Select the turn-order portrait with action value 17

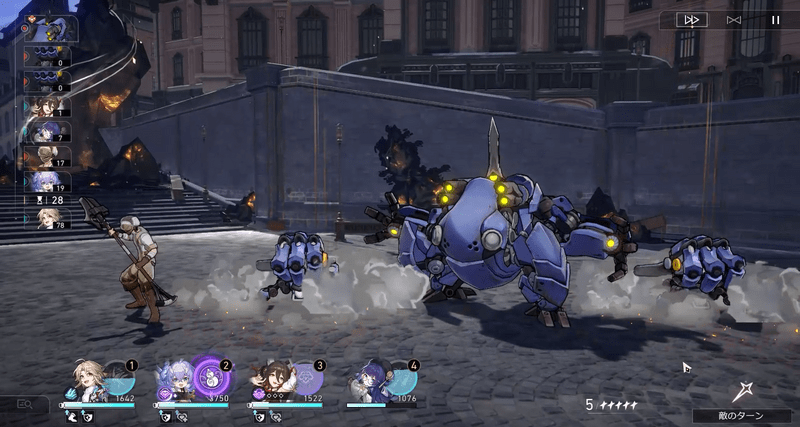tap(43, 157)
